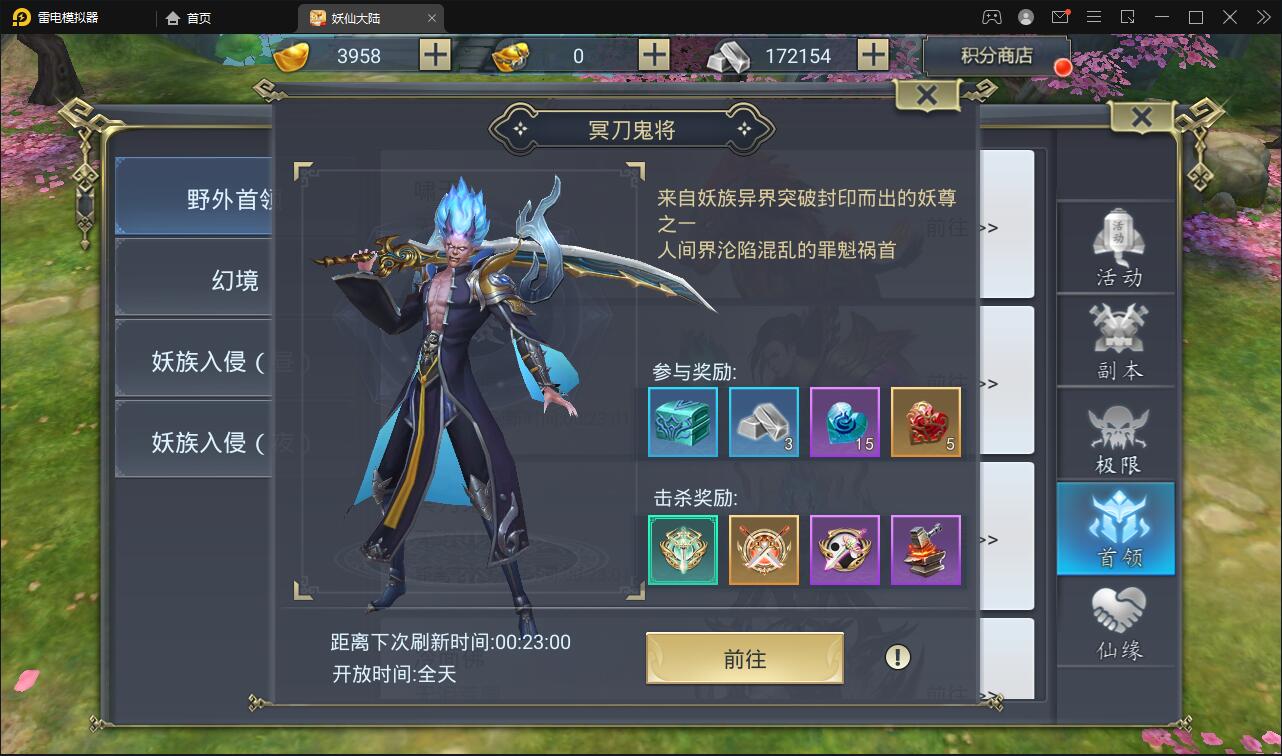The width and height of the screenshot is (1282, 756).
Task: Close the 冥刀鬼将 boss panel
Action: coord(925,95)
